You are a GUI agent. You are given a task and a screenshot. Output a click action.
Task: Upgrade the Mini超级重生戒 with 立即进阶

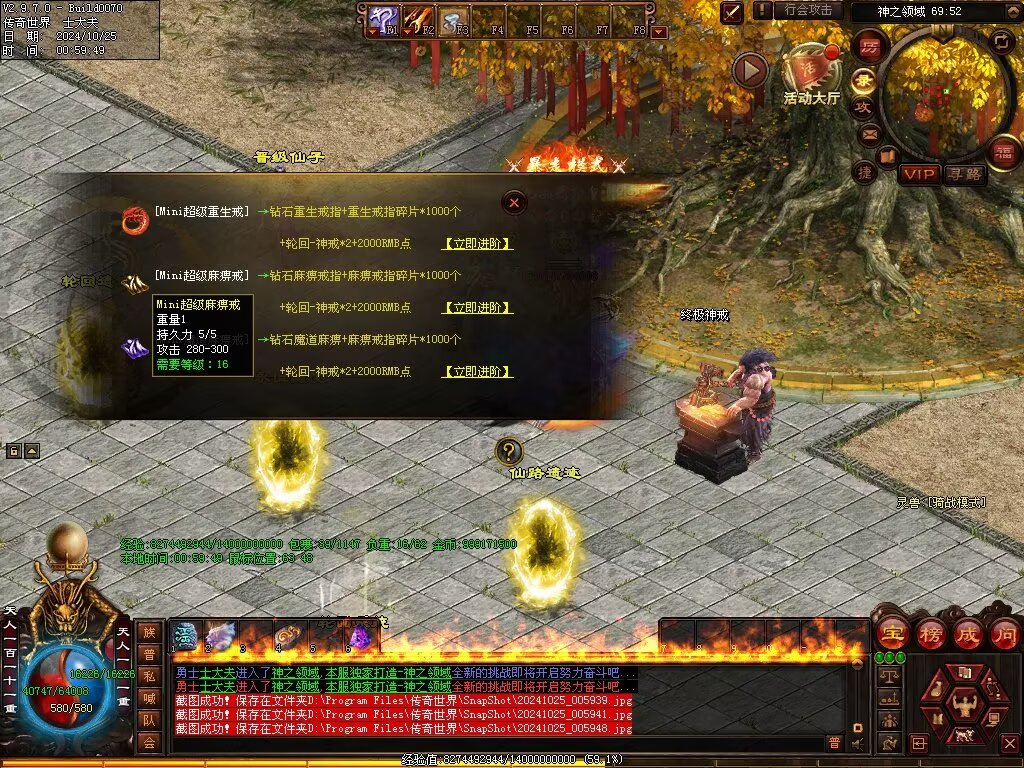tap(478, 243)
